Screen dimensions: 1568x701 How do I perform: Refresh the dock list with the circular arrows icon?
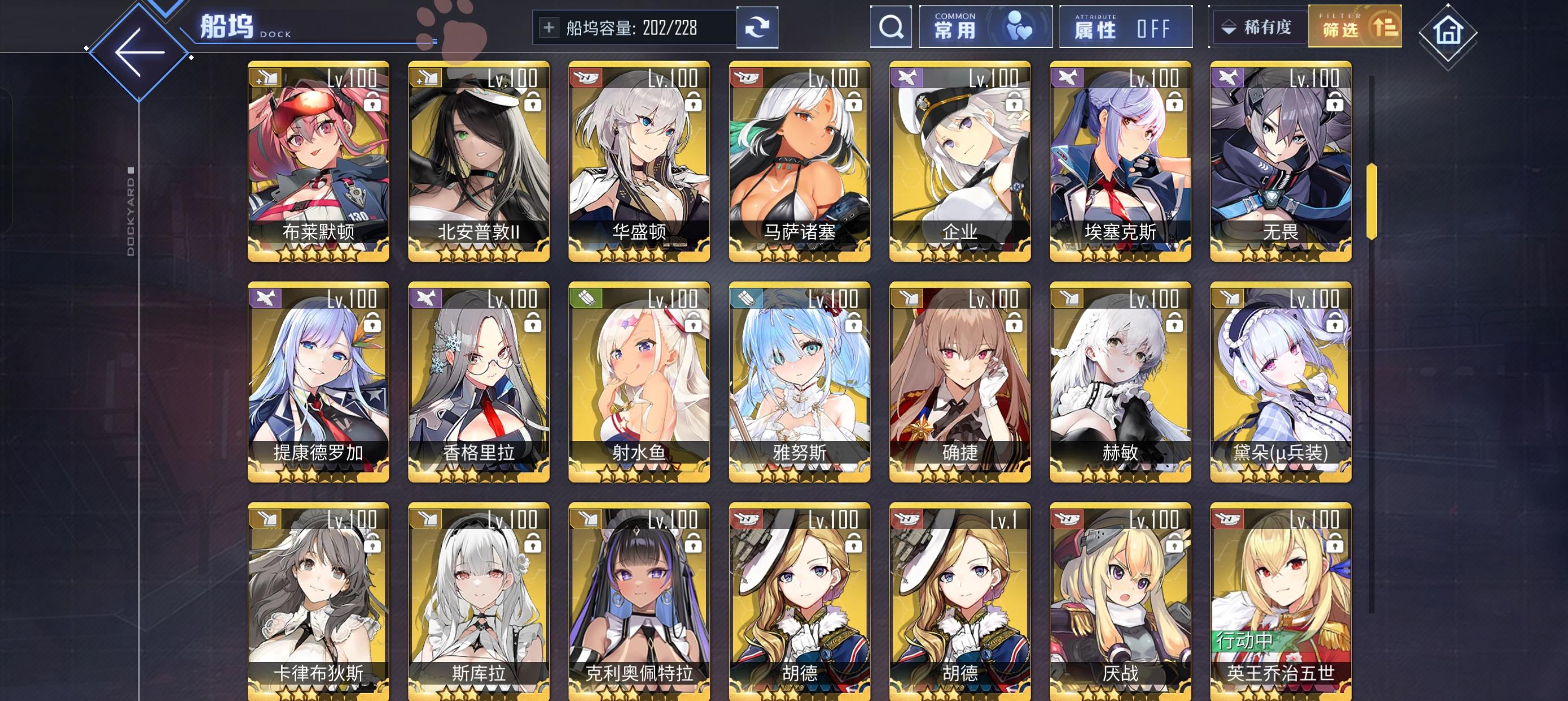point(757,27)
